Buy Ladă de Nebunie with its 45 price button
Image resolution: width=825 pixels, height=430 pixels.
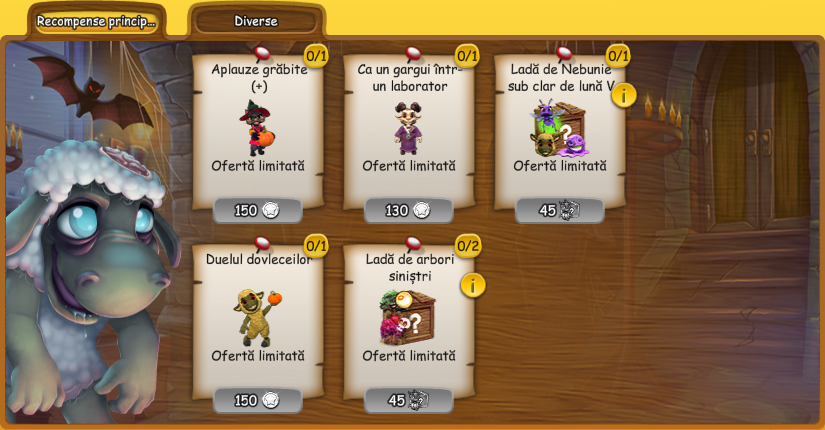pyautogui.click(x=560, y=210)
